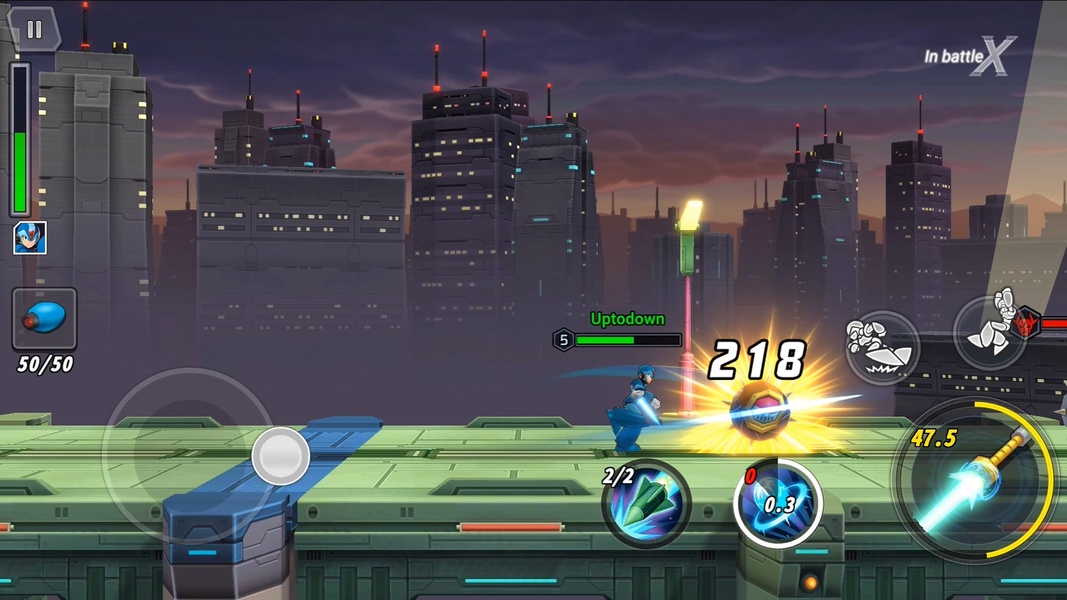Trigger the dash action button
Viewport: 1067px width, 600px height.
881,347
